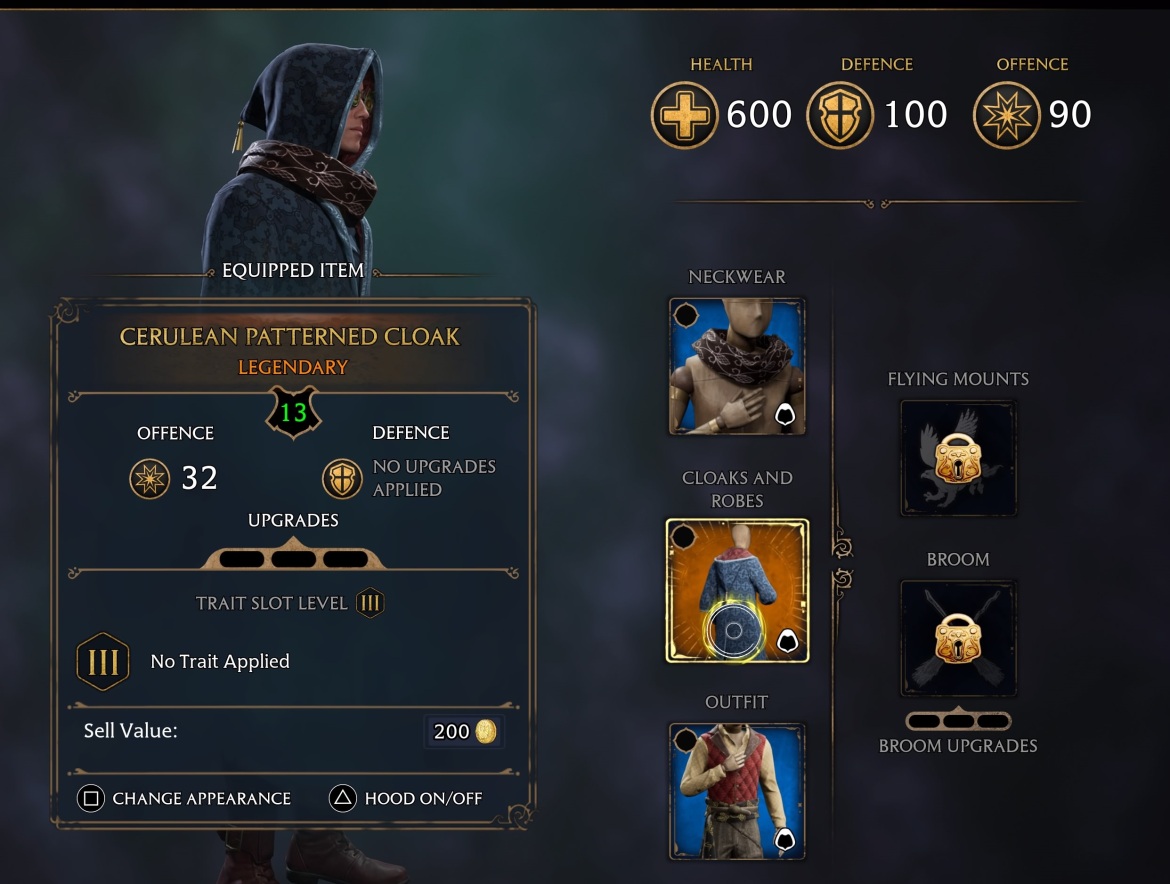Open the Cloaks and Robes slot
The image size is (1170, 884).
(737, 590)
